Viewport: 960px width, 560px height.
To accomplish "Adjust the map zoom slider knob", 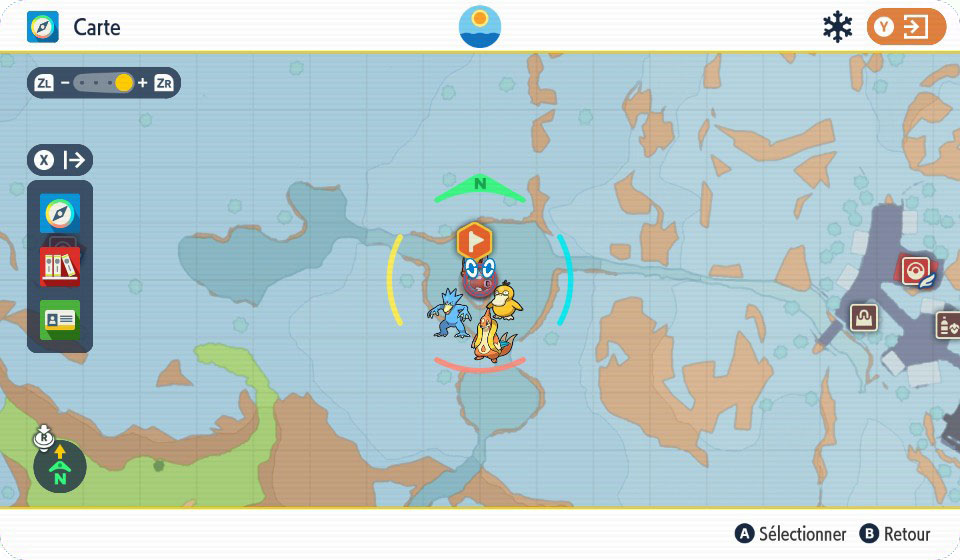I will (x=124, y=83).
